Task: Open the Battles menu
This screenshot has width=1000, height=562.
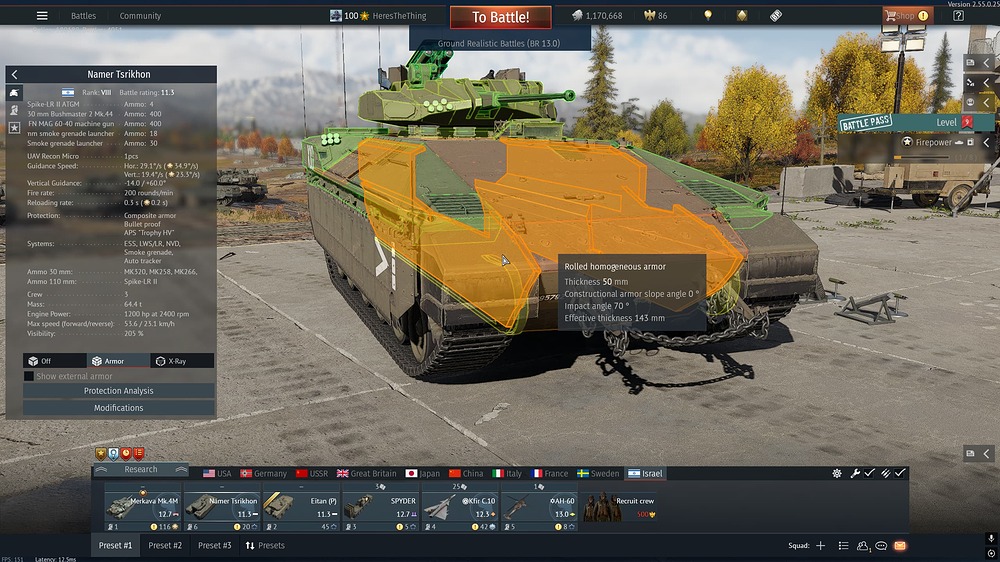Action: click(83, 16)
